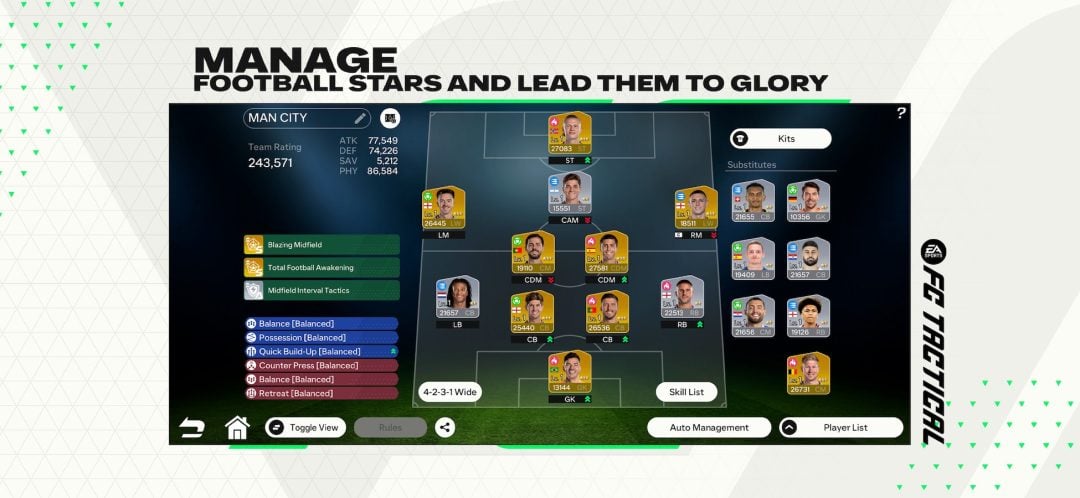1080x498 pixels.
Task: Choose Midfield Interval Tactics
Action: point(320,290)
